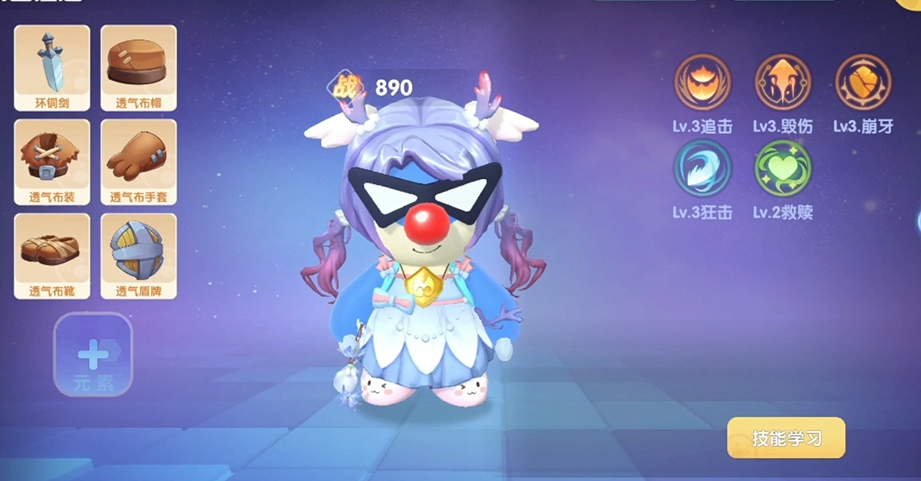Tap the Lv.2 救赎 heart skill
Viewport: 921px width, 481px height.
pyautogui.click(x=783, y=167)
